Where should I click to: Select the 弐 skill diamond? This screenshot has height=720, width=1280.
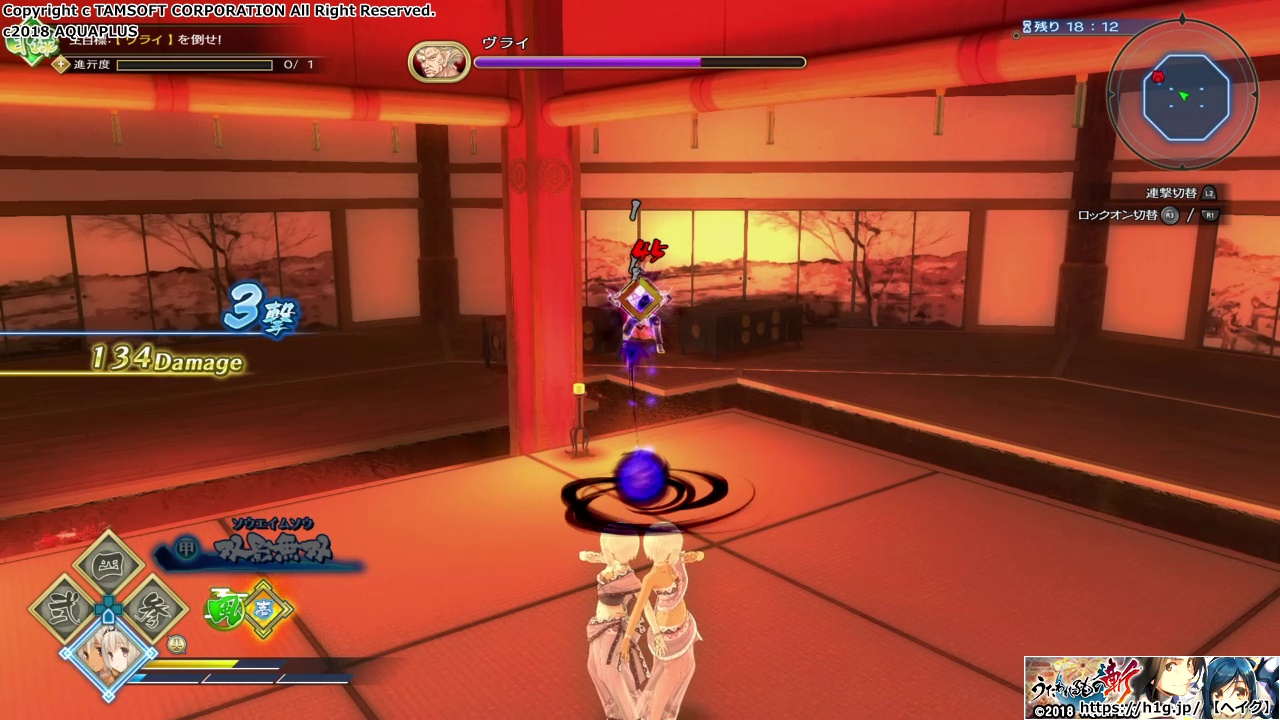click(63, 608)
